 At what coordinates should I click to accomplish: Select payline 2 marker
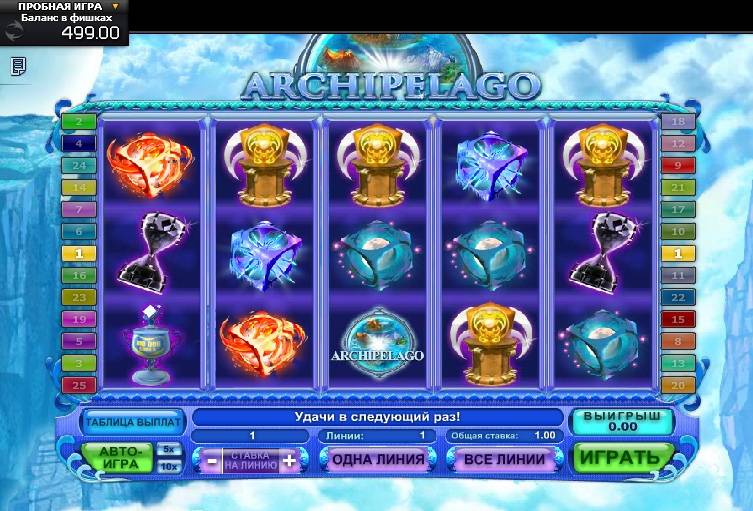click(78, 122)
